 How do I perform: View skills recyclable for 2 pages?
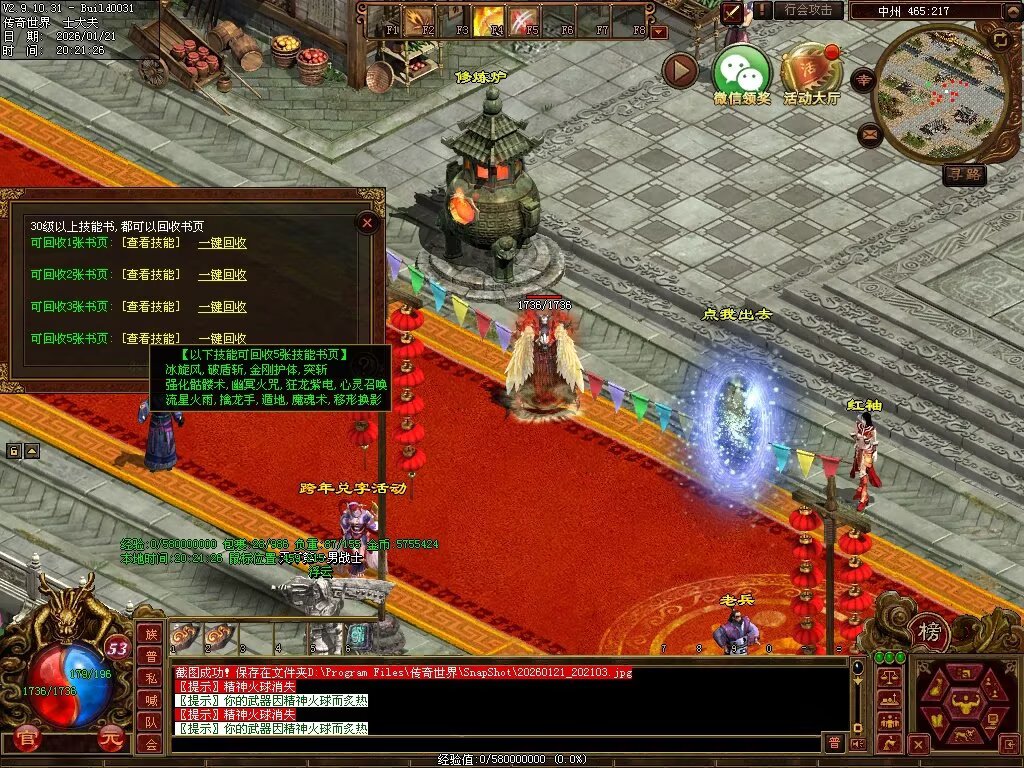coord(151,275)
